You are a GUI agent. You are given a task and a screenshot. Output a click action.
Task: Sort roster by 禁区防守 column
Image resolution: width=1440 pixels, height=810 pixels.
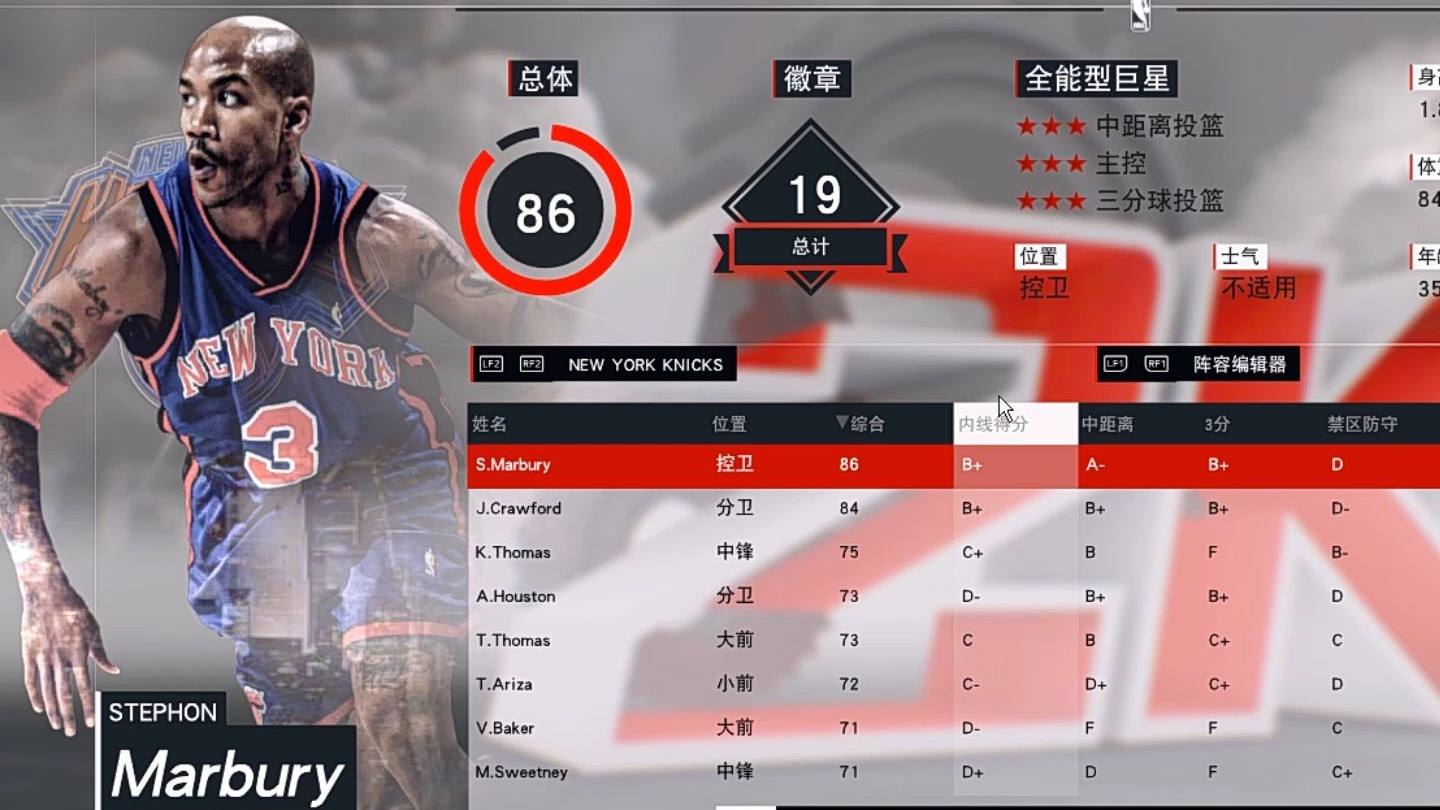[1362, 424]
